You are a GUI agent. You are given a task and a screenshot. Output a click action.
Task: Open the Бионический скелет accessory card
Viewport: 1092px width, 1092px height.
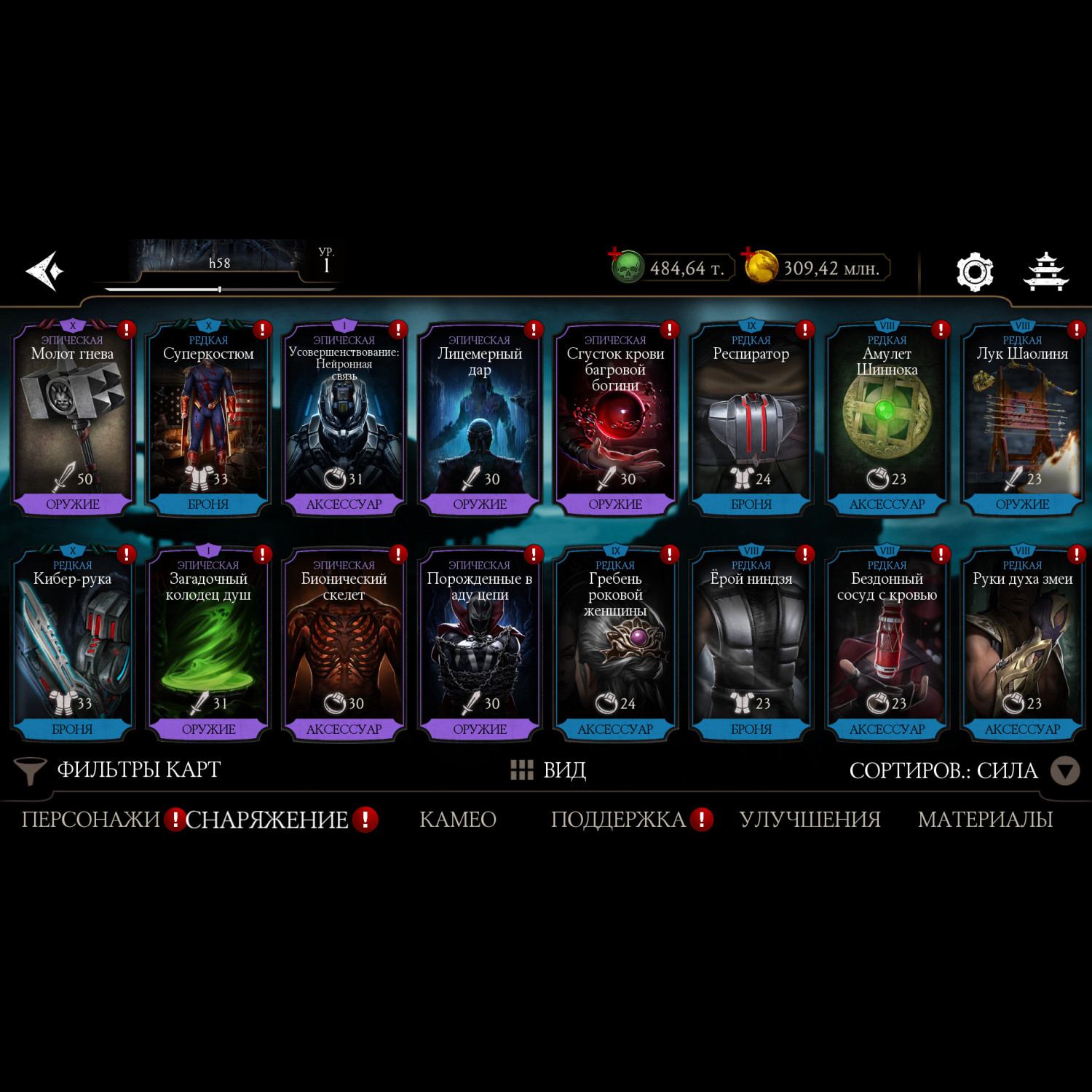[x=344, y=644]
